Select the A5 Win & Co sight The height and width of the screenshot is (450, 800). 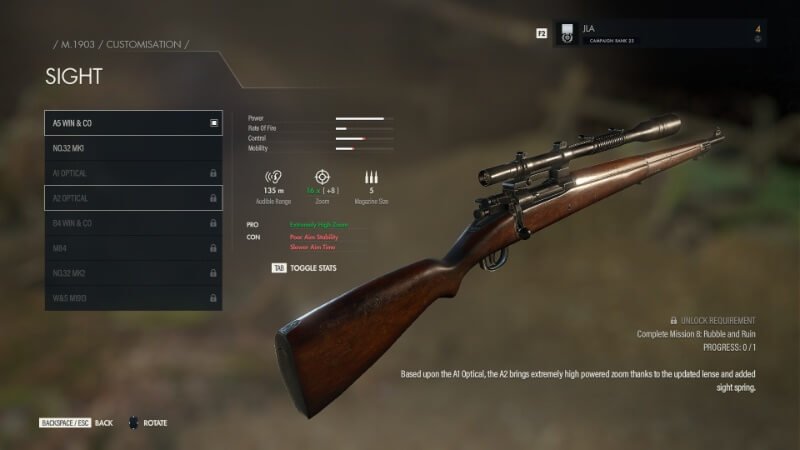(133, 123)
